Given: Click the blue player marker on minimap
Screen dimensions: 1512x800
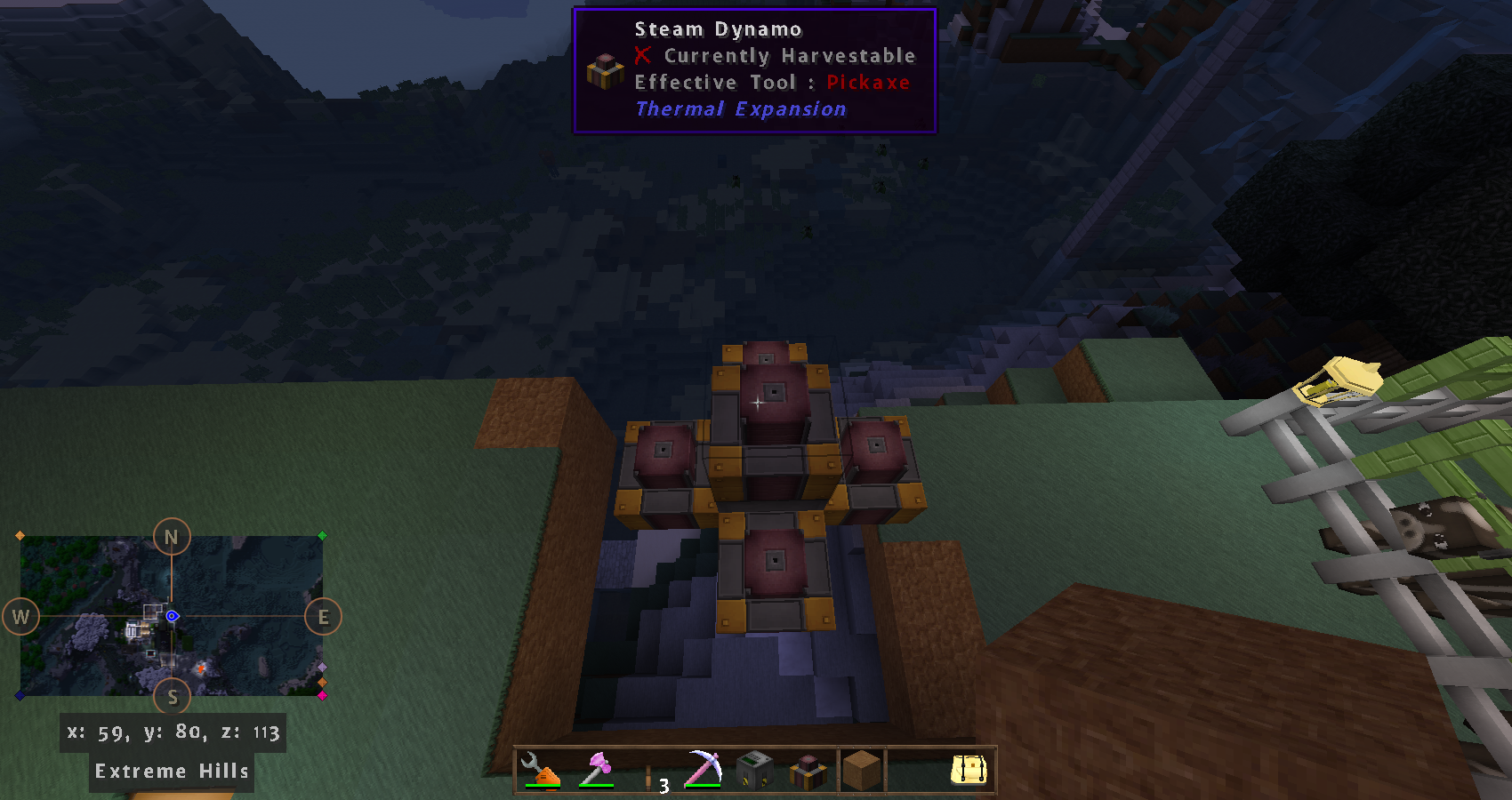Looking at the screenshot, I should point(173,616).
